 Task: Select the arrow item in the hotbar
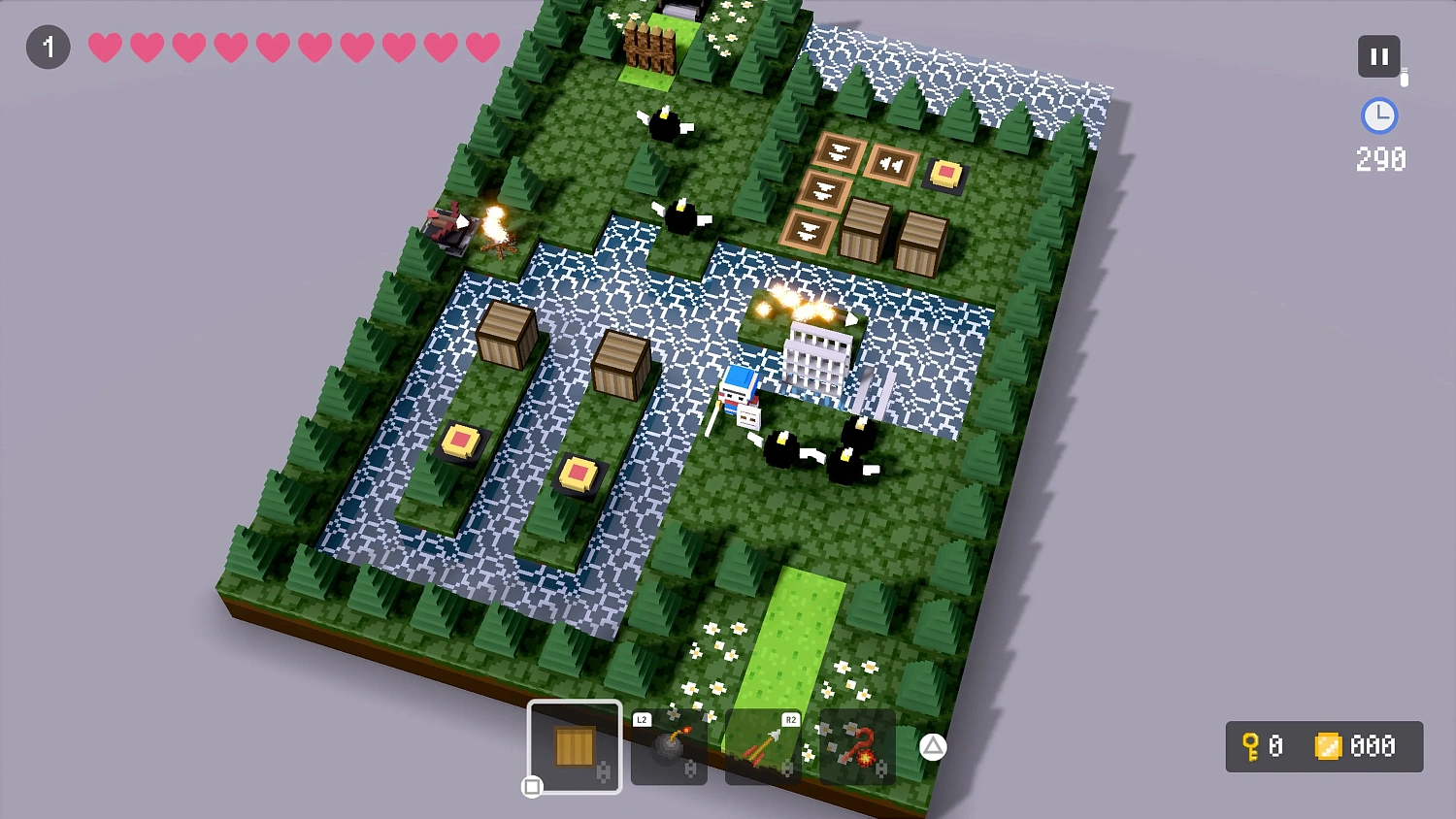click(x=763, y=747)
